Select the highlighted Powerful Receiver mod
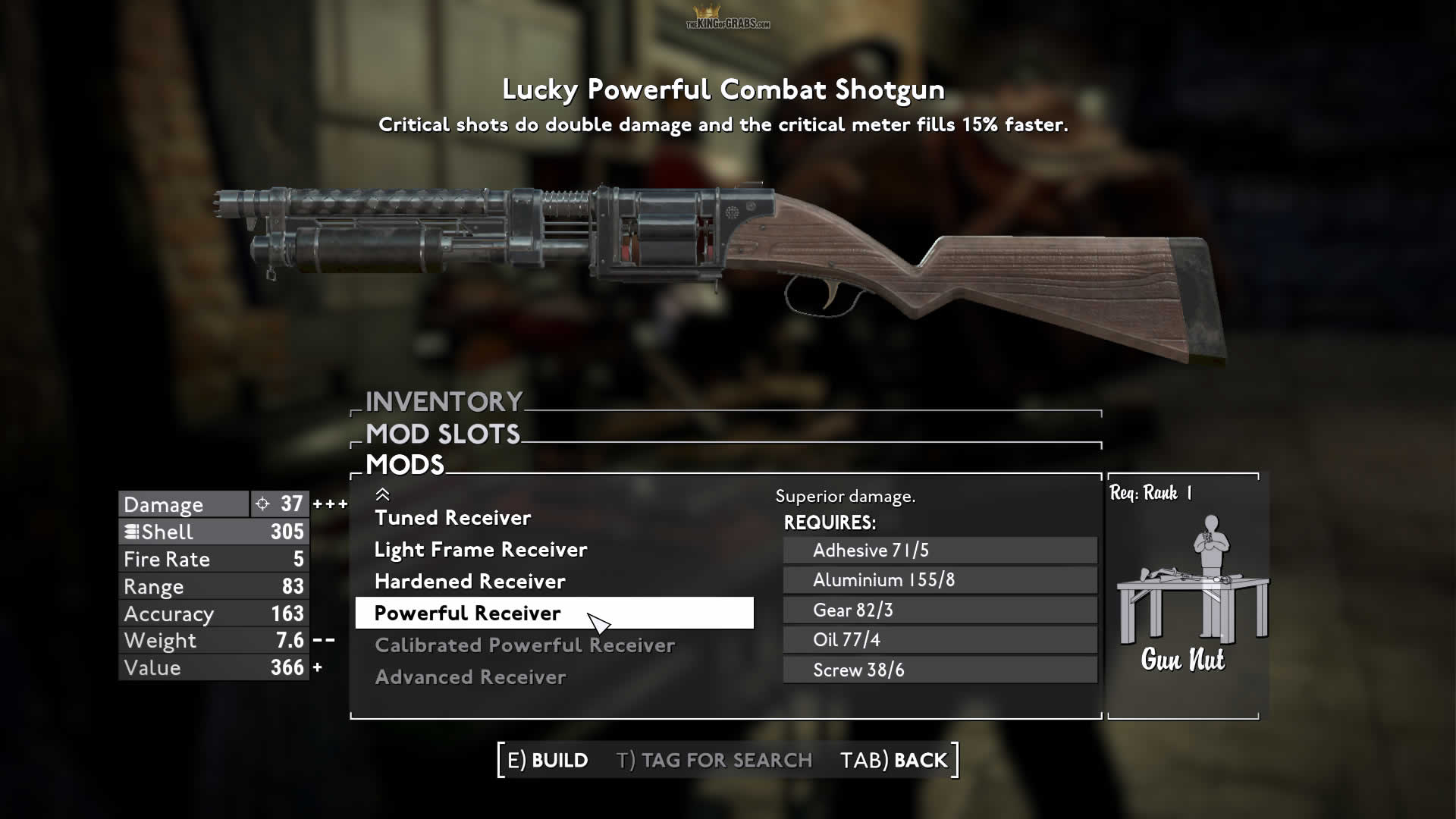 click(x=468, y=613)
